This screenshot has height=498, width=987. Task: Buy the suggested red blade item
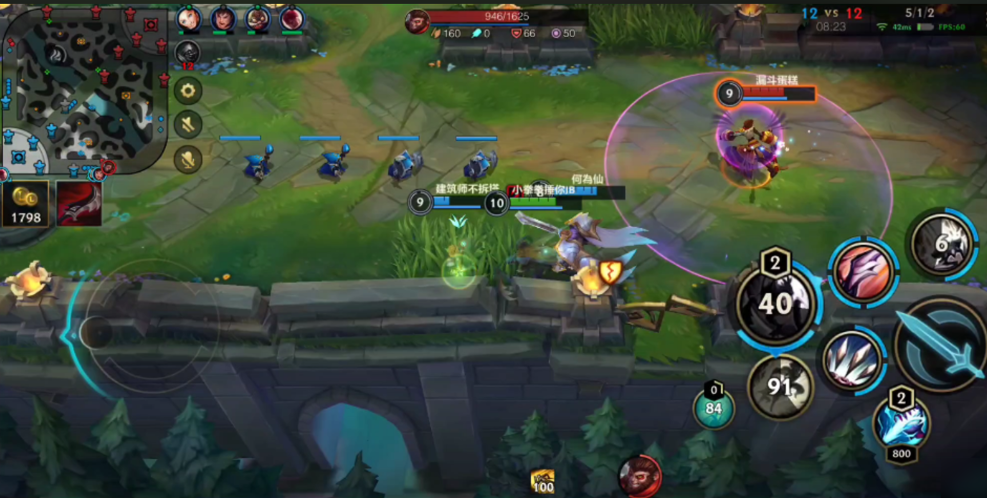point(79,202)
